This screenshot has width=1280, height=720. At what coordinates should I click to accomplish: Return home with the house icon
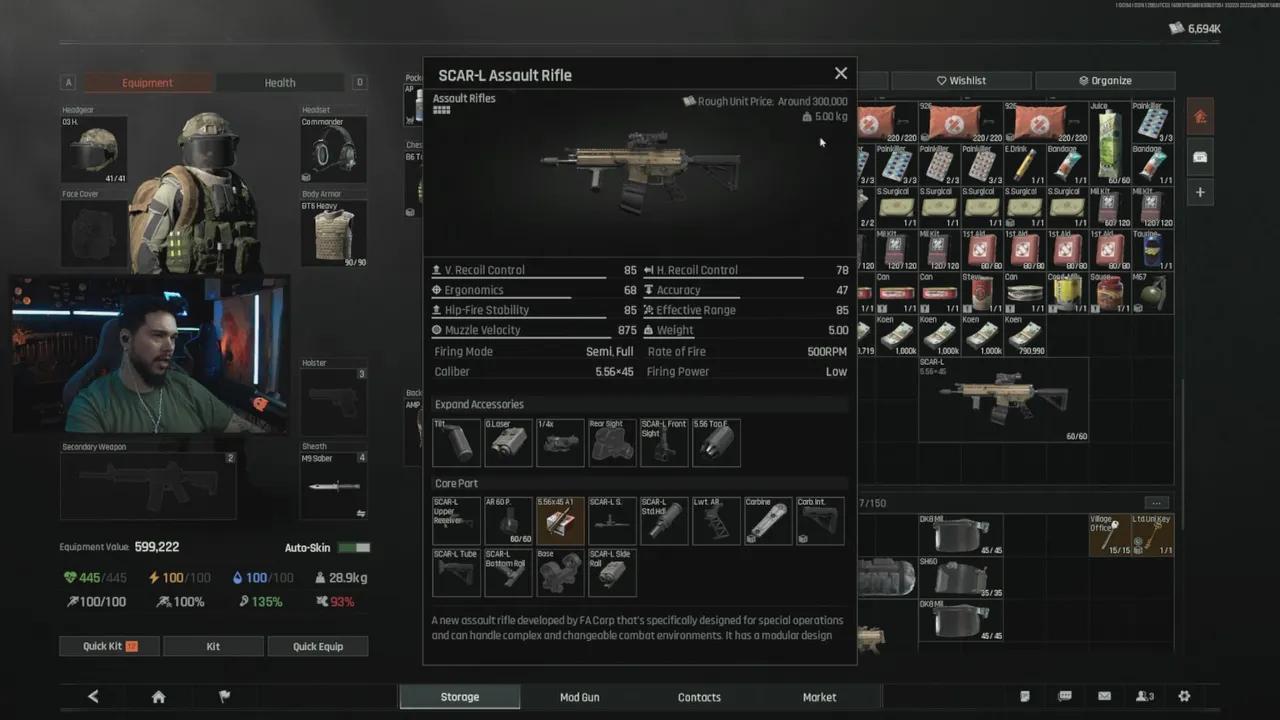(158, 697)
